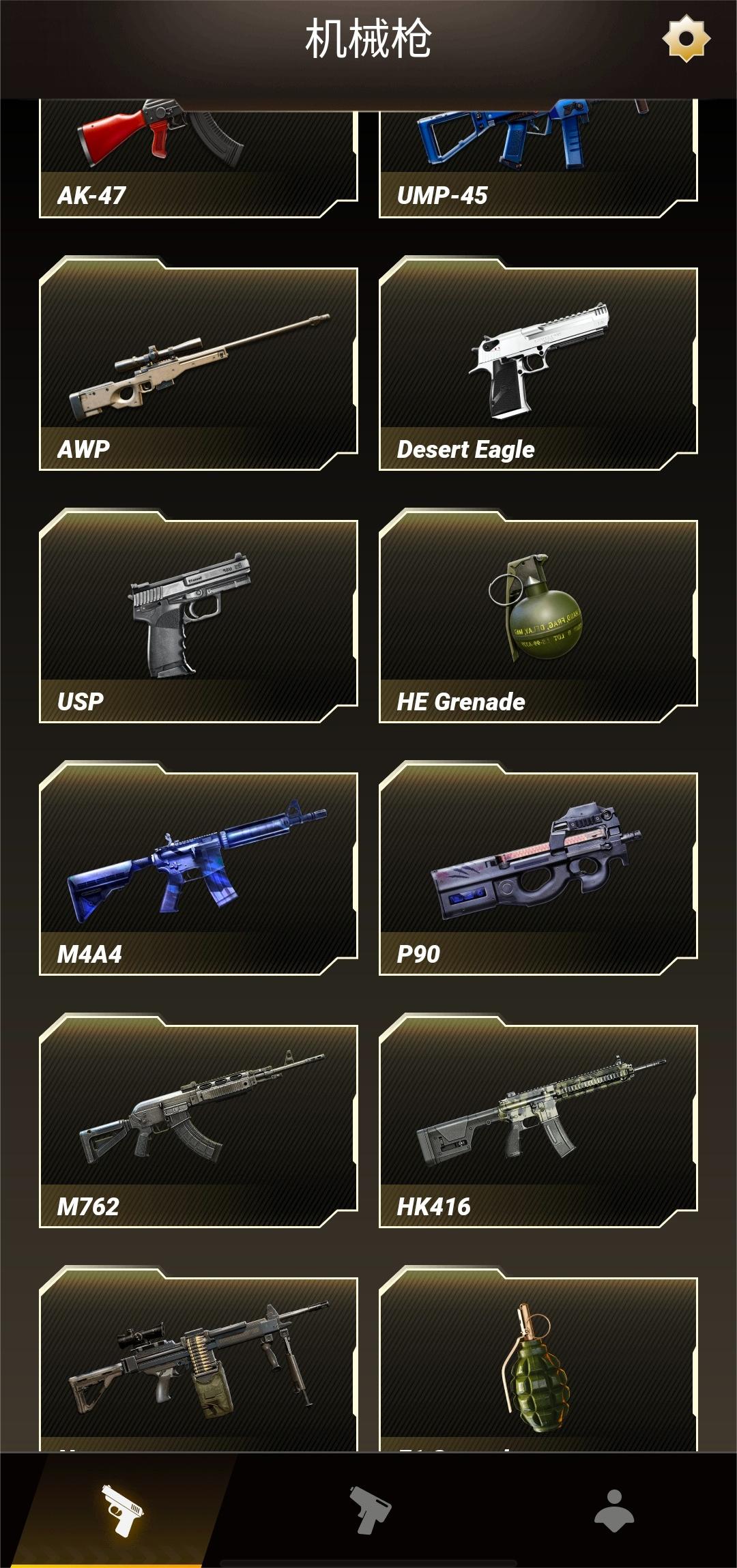The height and width of the screenshot is (1568, 737).
Task: Switch to the gray submachine gun tab
Action: click(x=369, y=1509)
